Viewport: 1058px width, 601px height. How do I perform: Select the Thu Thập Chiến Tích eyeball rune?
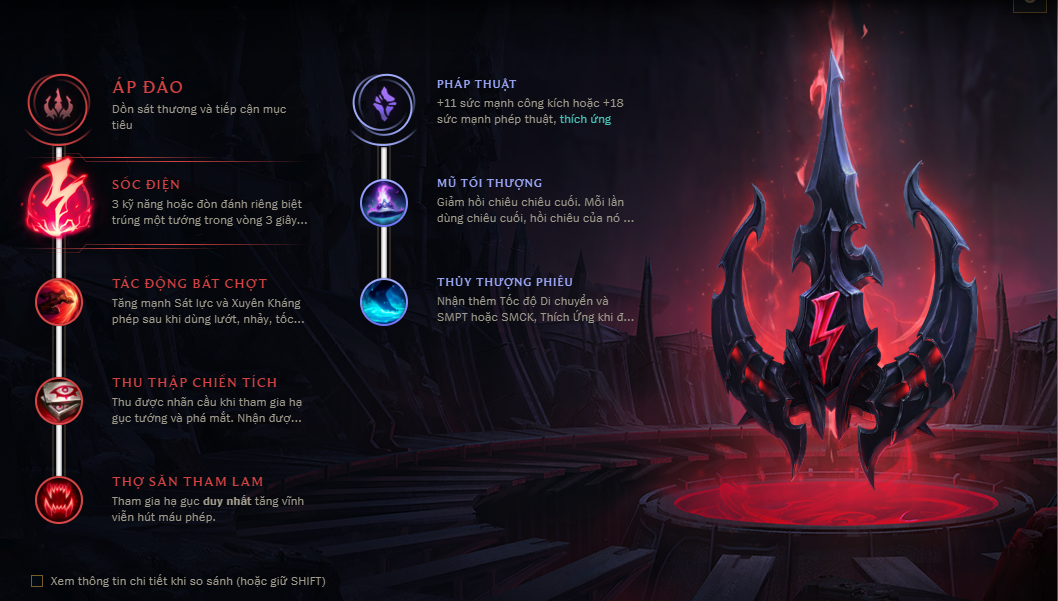59,400
